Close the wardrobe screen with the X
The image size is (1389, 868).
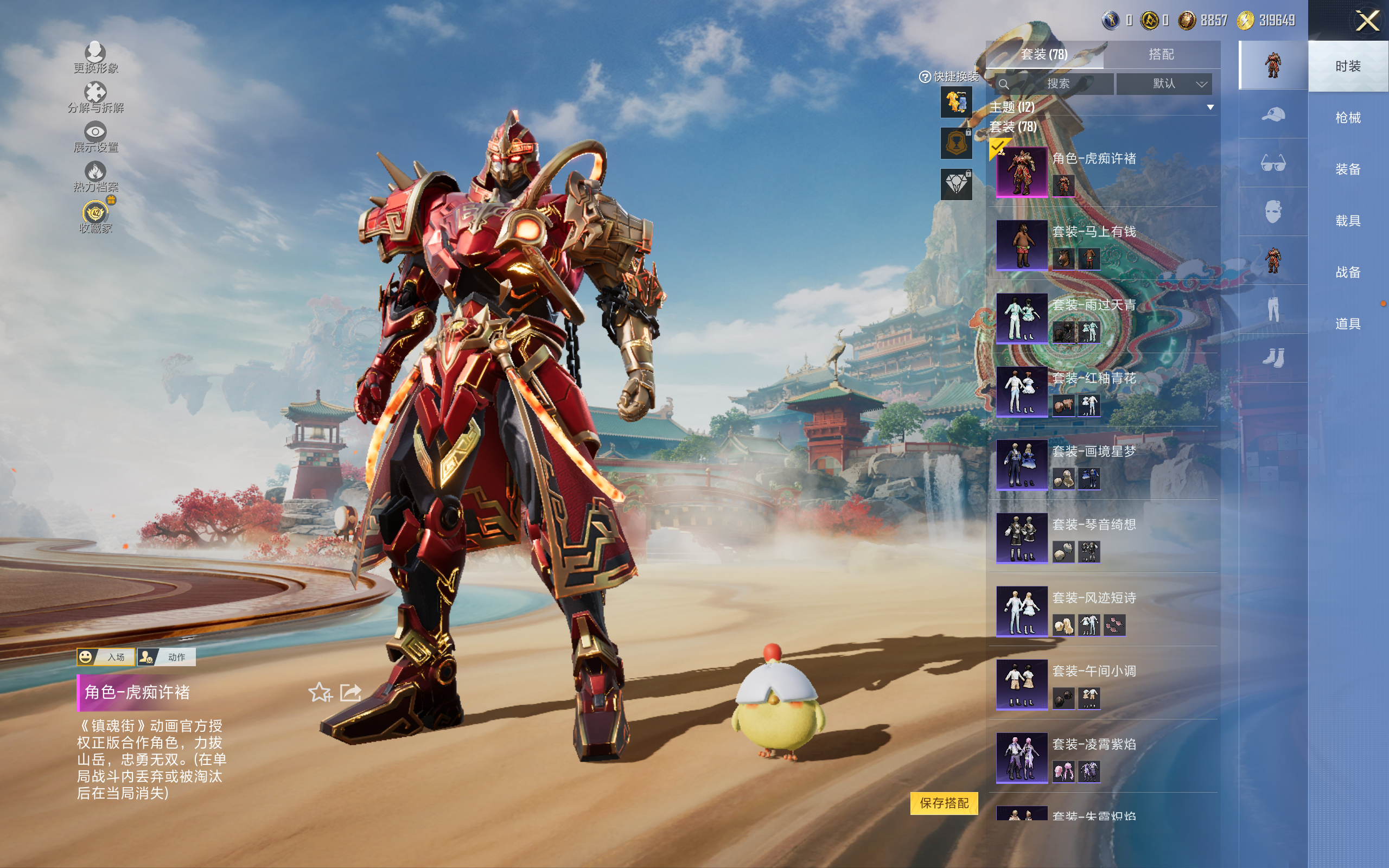pos(1367,22)
